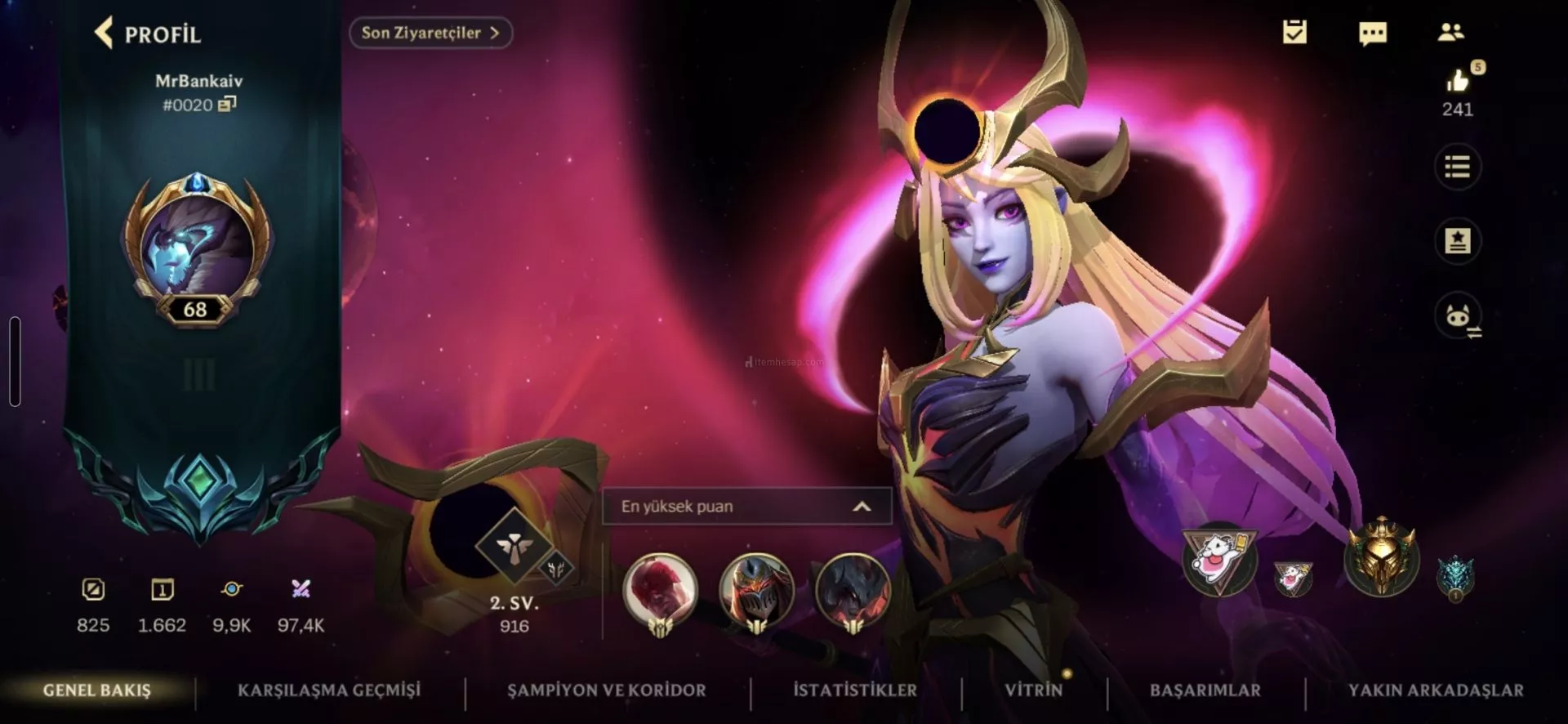This screenshot has width=1568, height=724.
Task: Switch to Karşılaşma Geçmişi tab
Action: (329, 690)
